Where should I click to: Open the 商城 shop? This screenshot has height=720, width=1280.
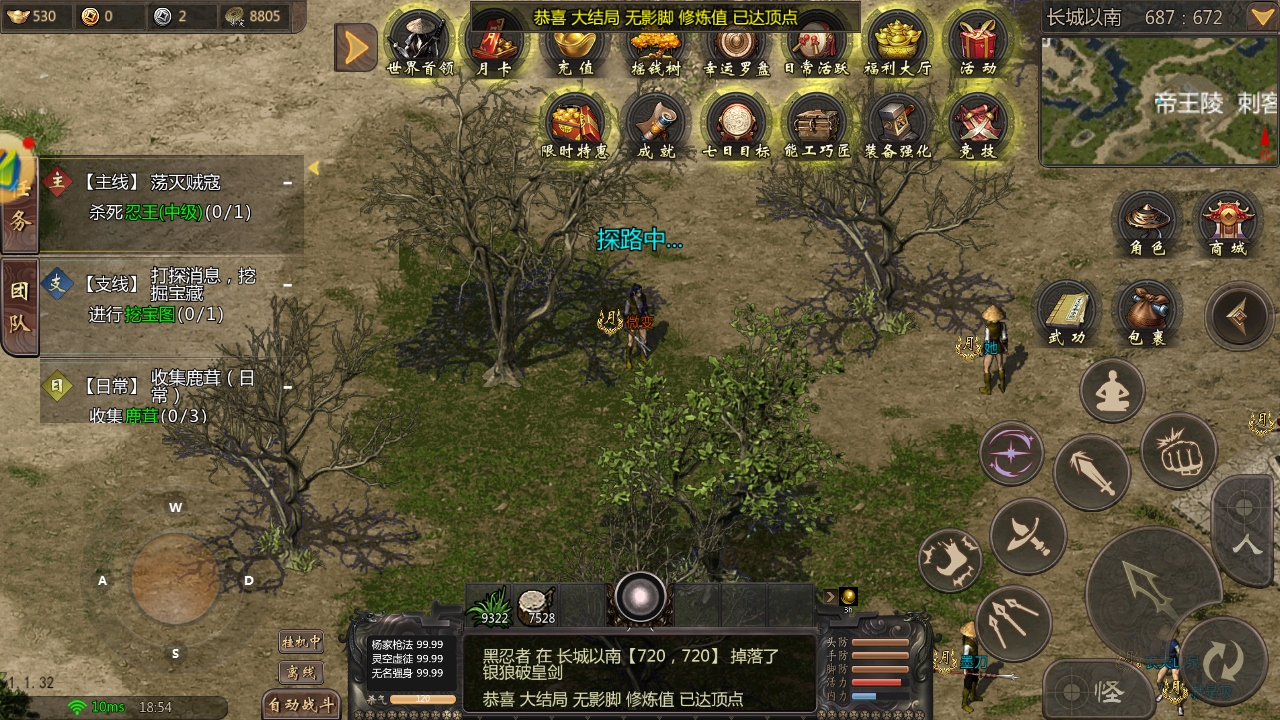[x=1228, y=222]
